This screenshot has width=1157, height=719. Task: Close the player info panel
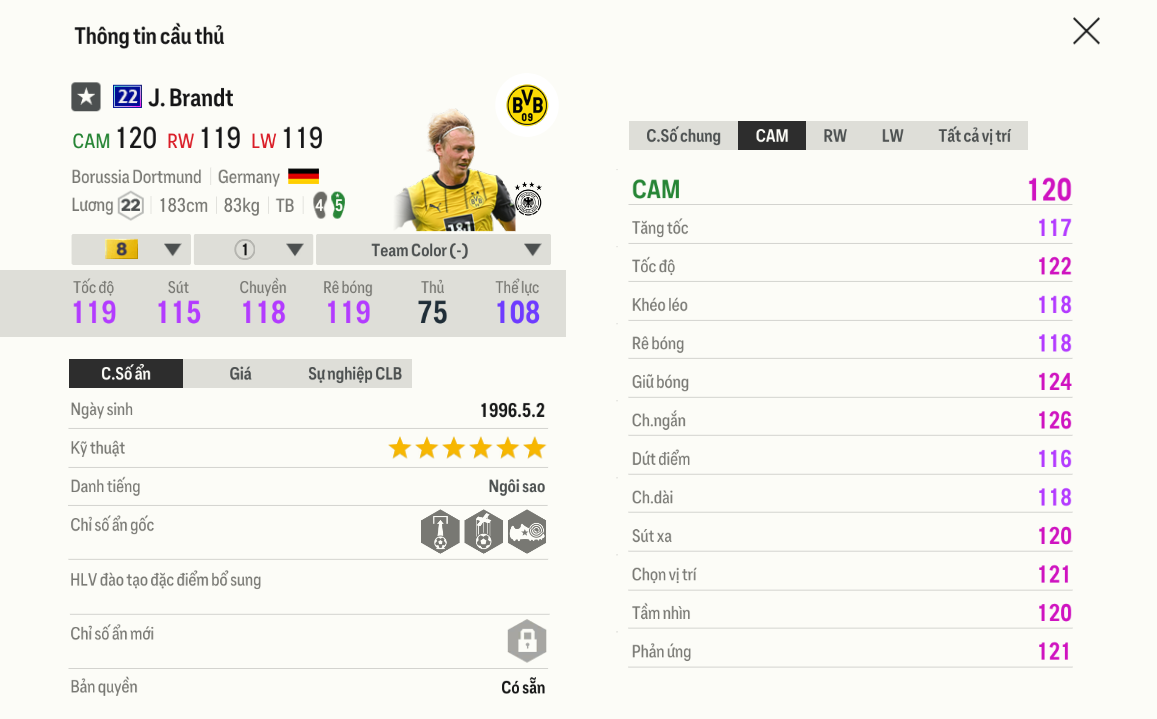[1086, 31]
